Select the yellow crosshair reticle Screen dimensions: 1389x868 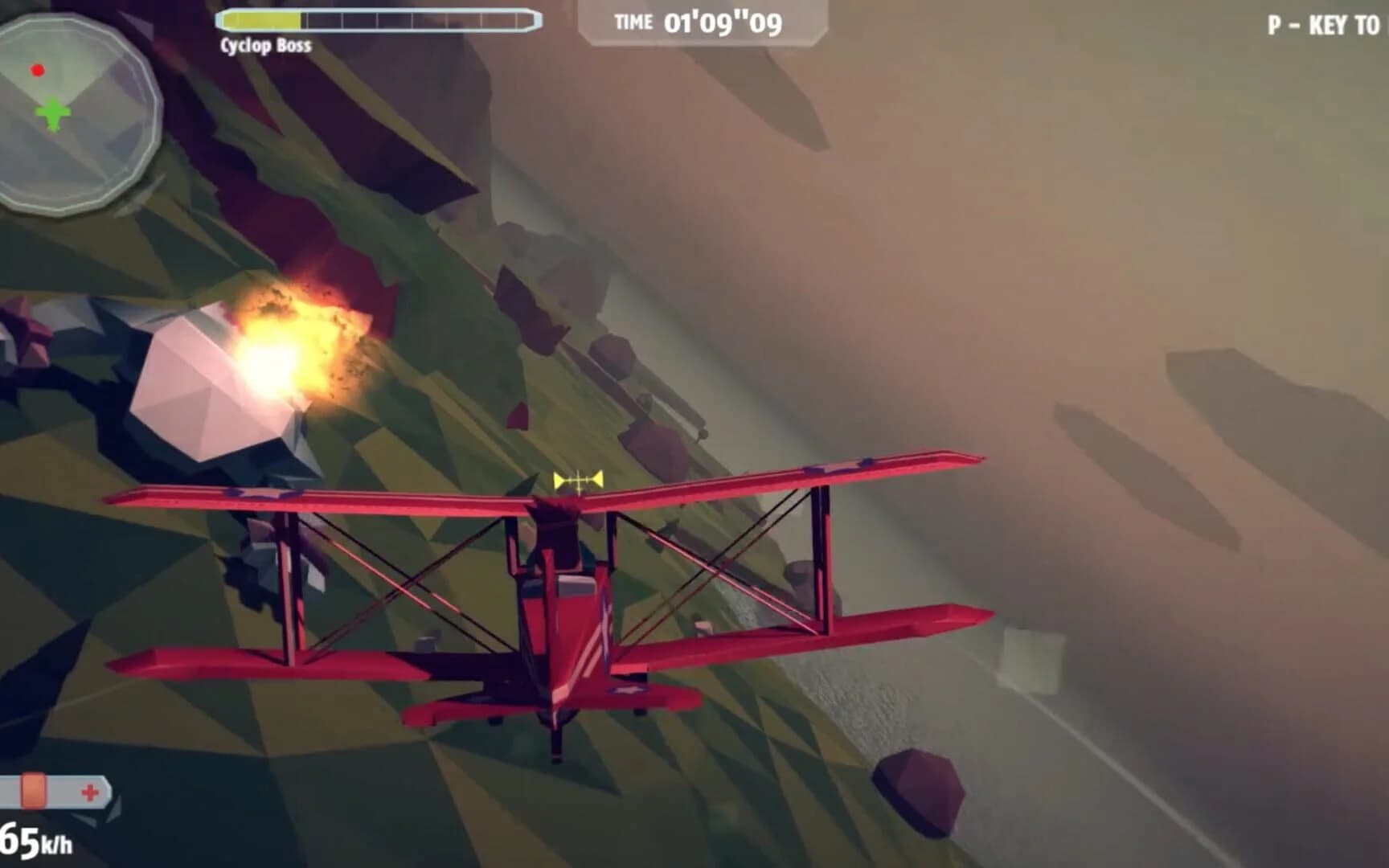point(577,481)
